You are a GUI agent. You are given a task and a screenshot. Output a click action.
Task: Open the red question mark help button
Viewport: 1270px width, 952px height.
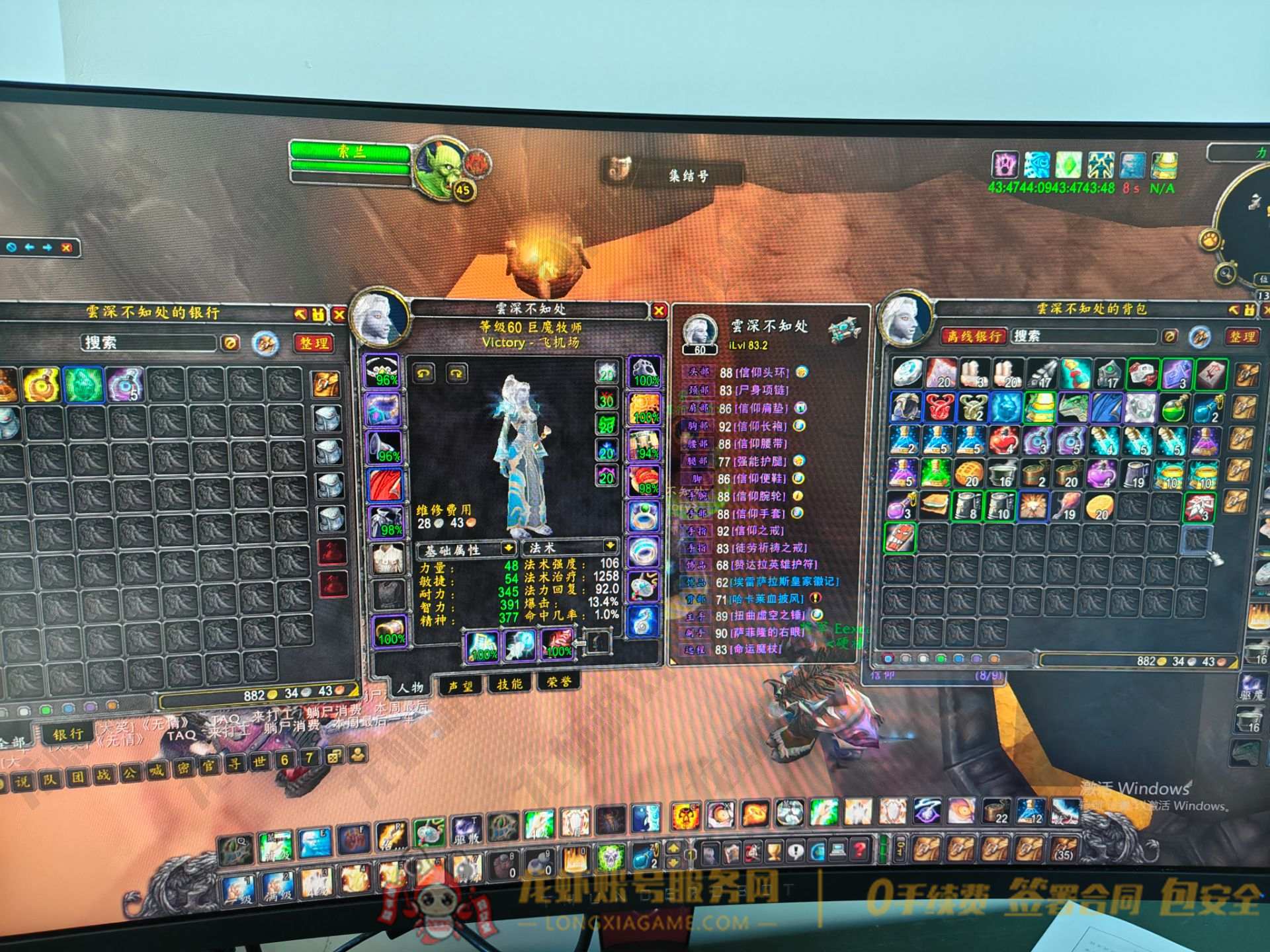[859, 850]
